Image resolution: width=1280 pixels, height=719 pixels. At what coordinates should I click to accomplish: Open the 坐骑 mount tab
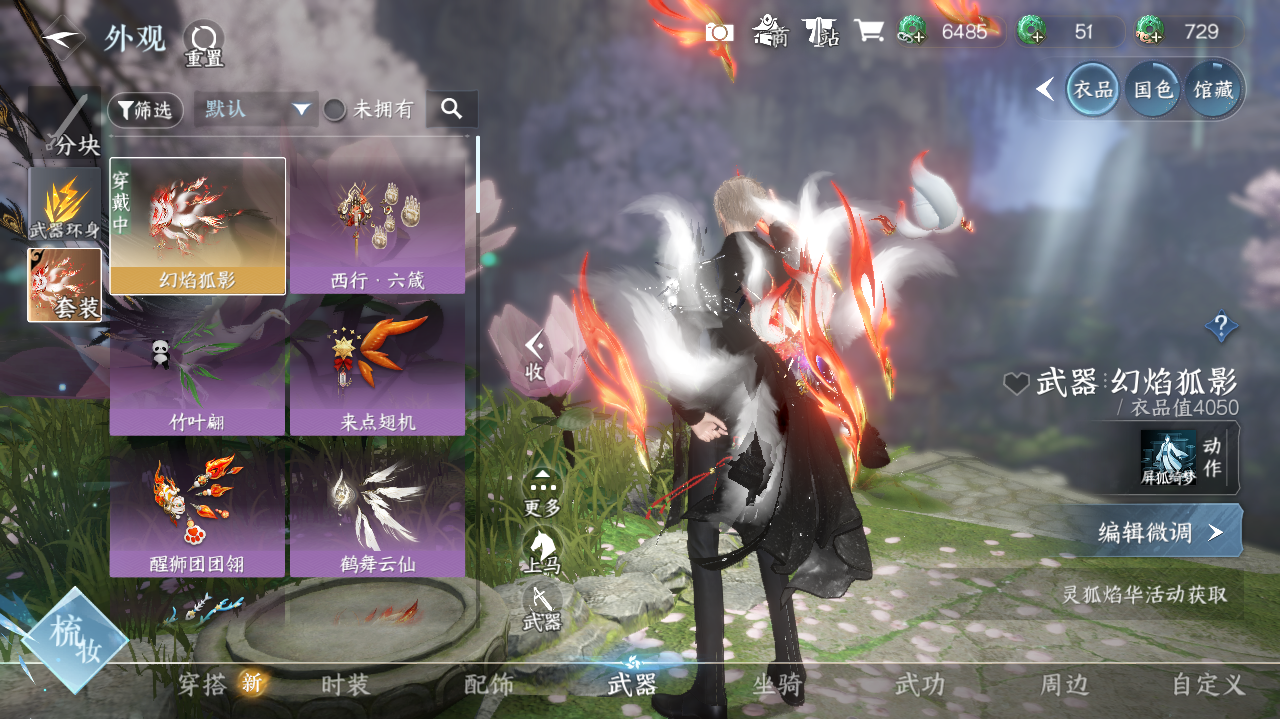pos(777,685)
